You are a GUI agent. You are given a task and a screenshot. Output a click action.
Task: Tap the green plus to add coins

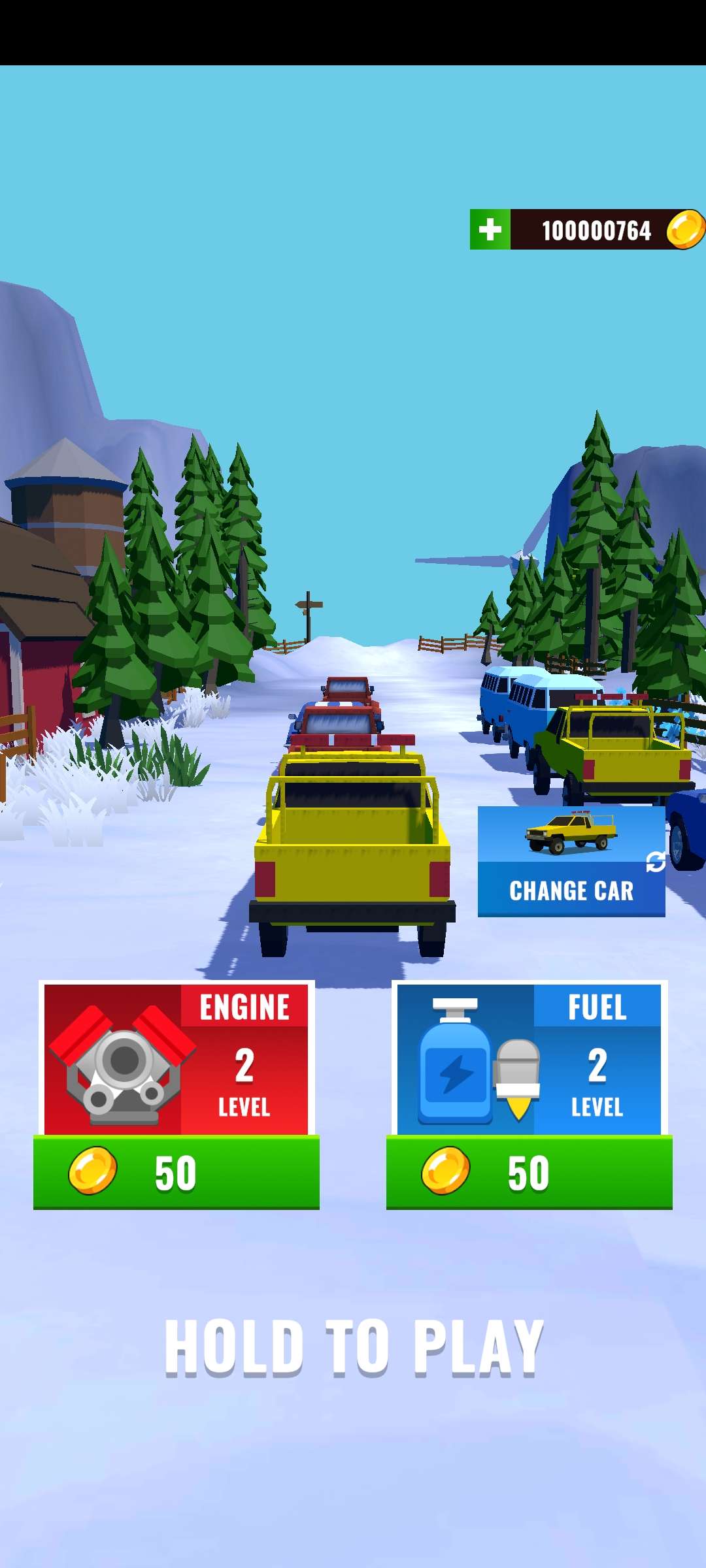coord(490,229)
